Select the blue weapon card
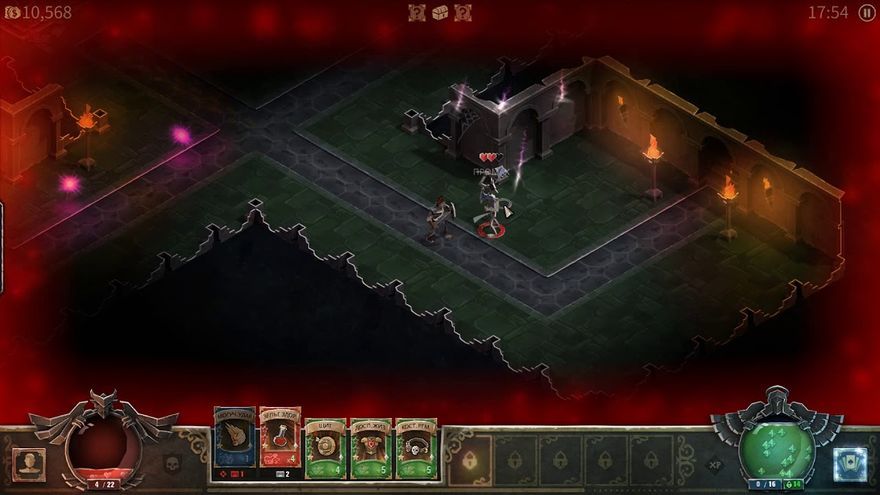Image resolution: width=880 pixels, height=495 pixels. coord(233,441)
